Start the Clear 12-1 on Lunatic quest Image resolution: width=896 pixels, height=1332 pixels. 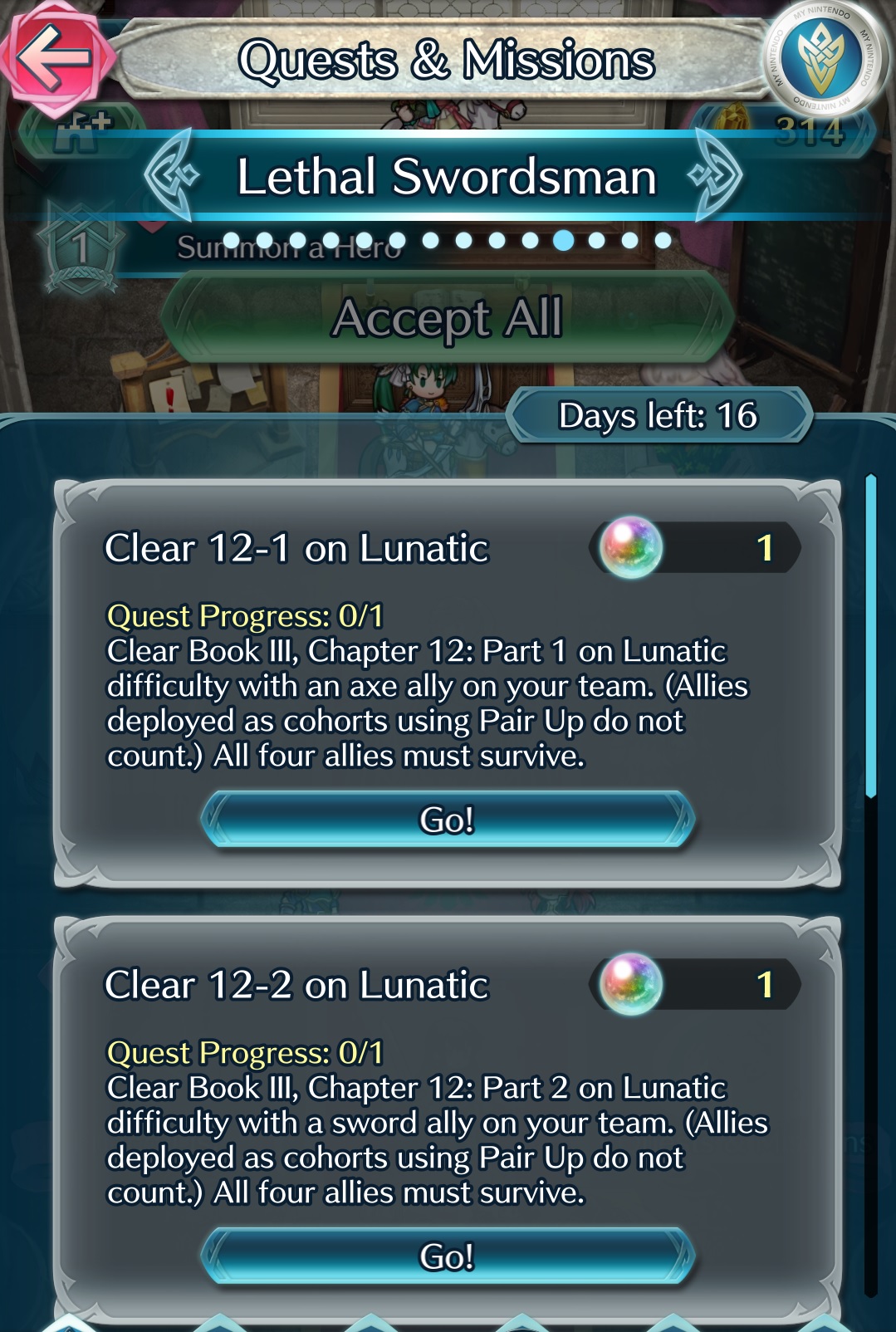tap(447, 820)
